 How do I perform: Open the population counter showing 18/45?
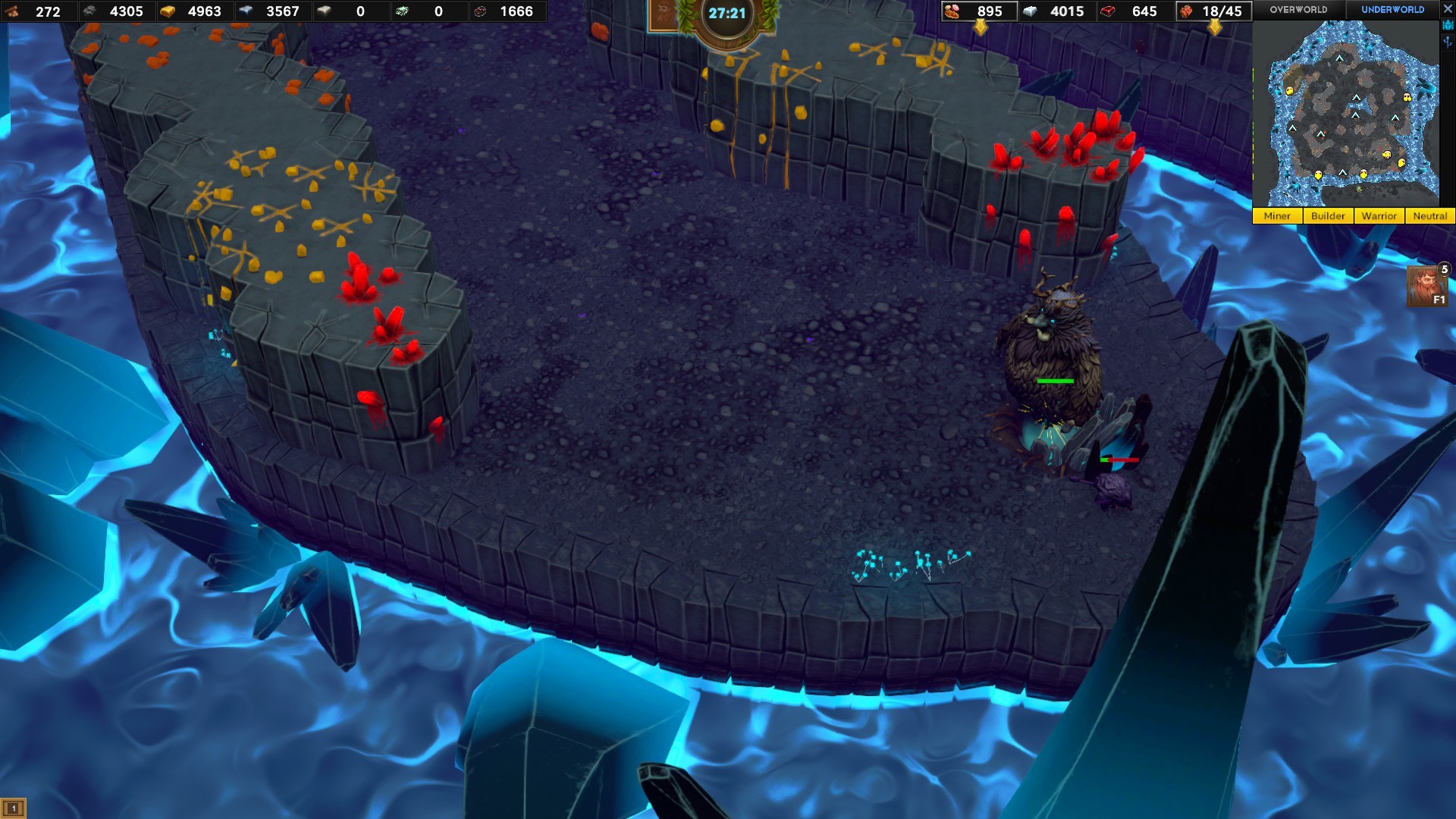tap(1187, 11)
